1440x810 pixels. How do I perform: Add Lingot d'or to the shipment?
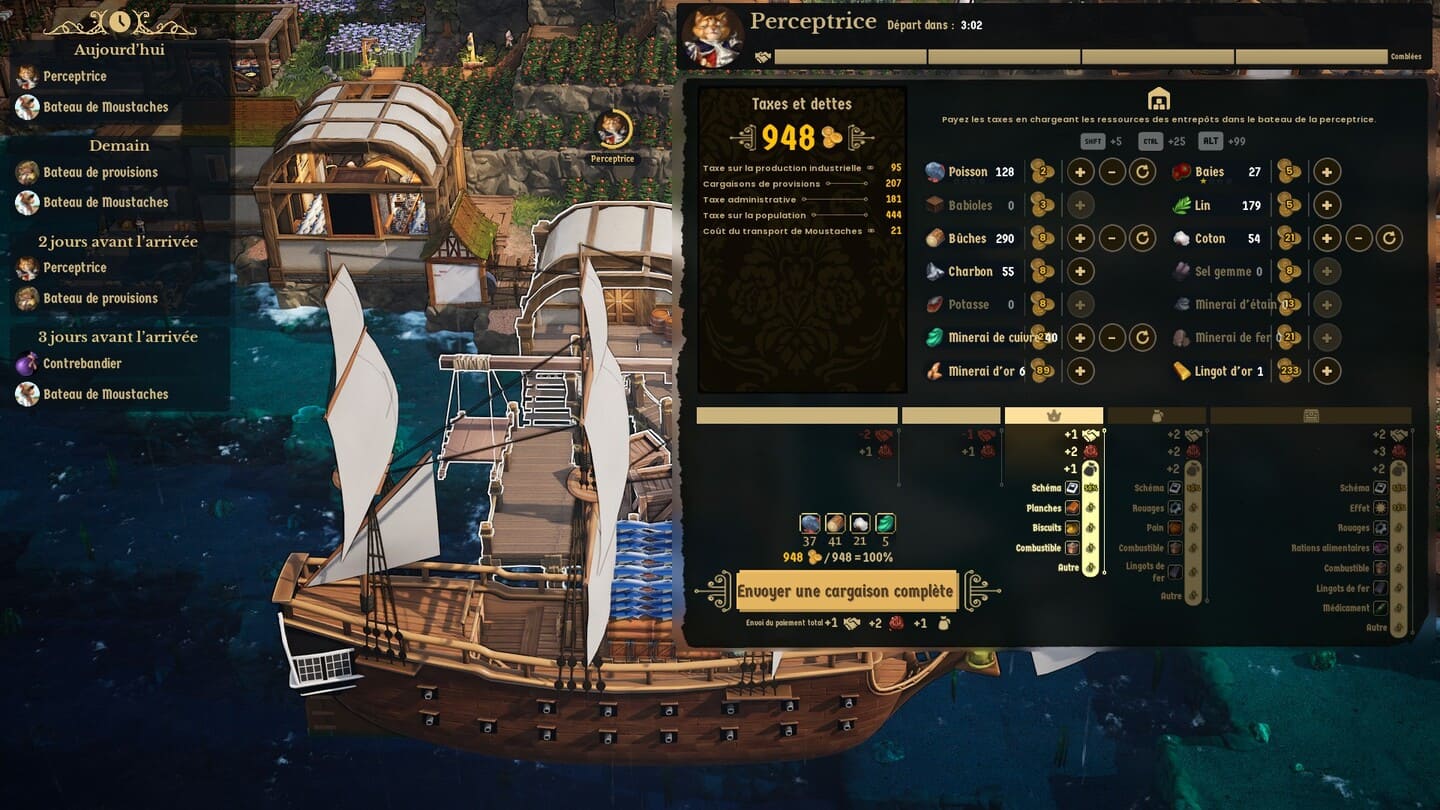[1326, 371]
